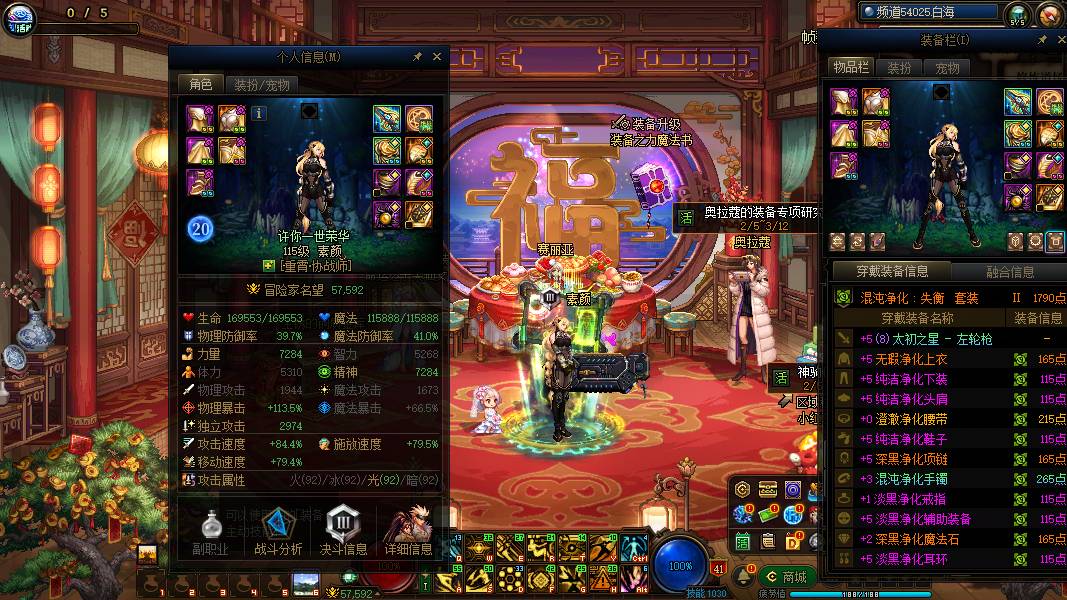Select 穿戴装备信息 equipped gear tab
The image size is (1067, 600).
(892, 272)
